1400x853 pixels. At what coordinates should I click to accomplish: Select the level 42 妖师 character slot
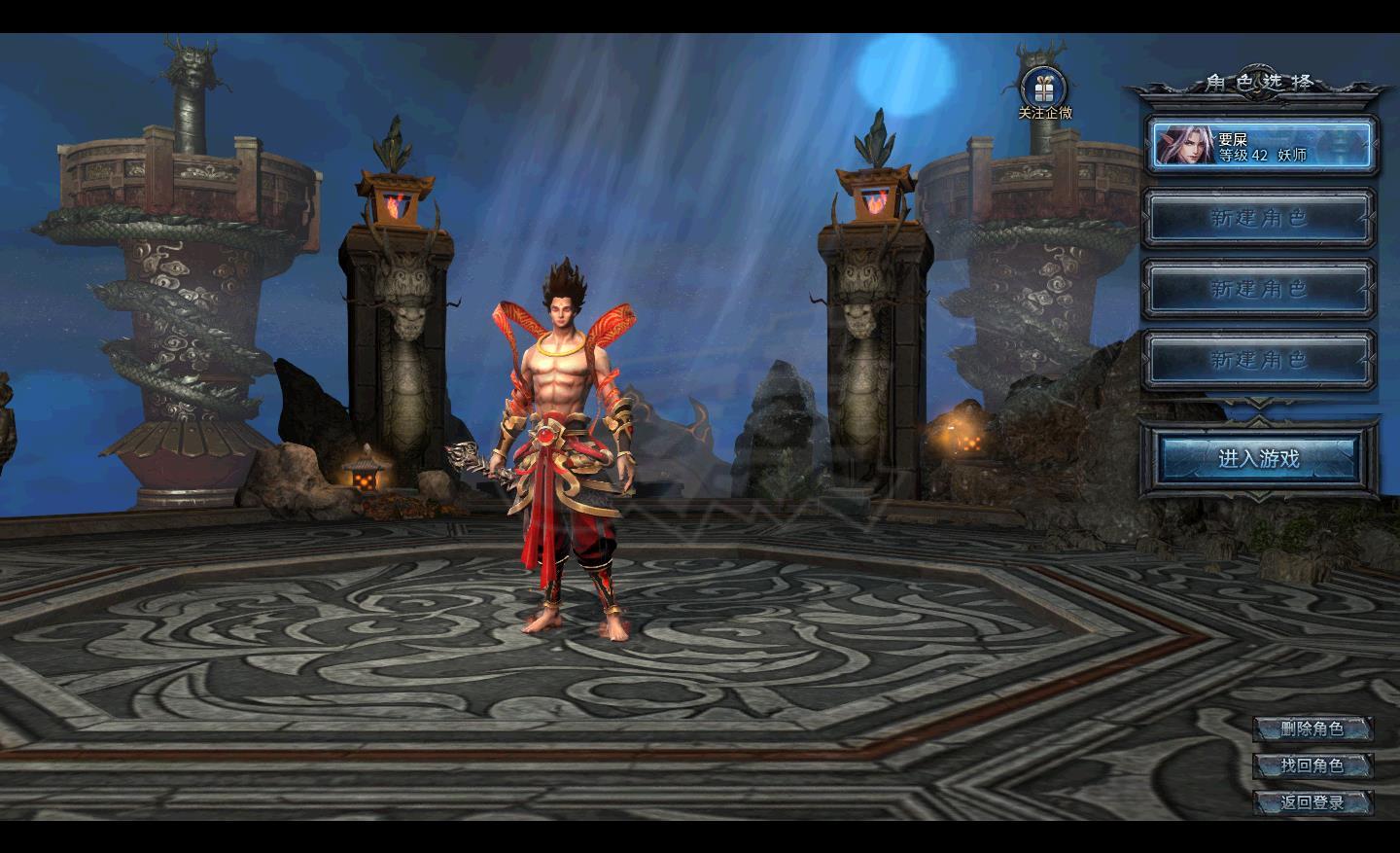[1261, 146]
